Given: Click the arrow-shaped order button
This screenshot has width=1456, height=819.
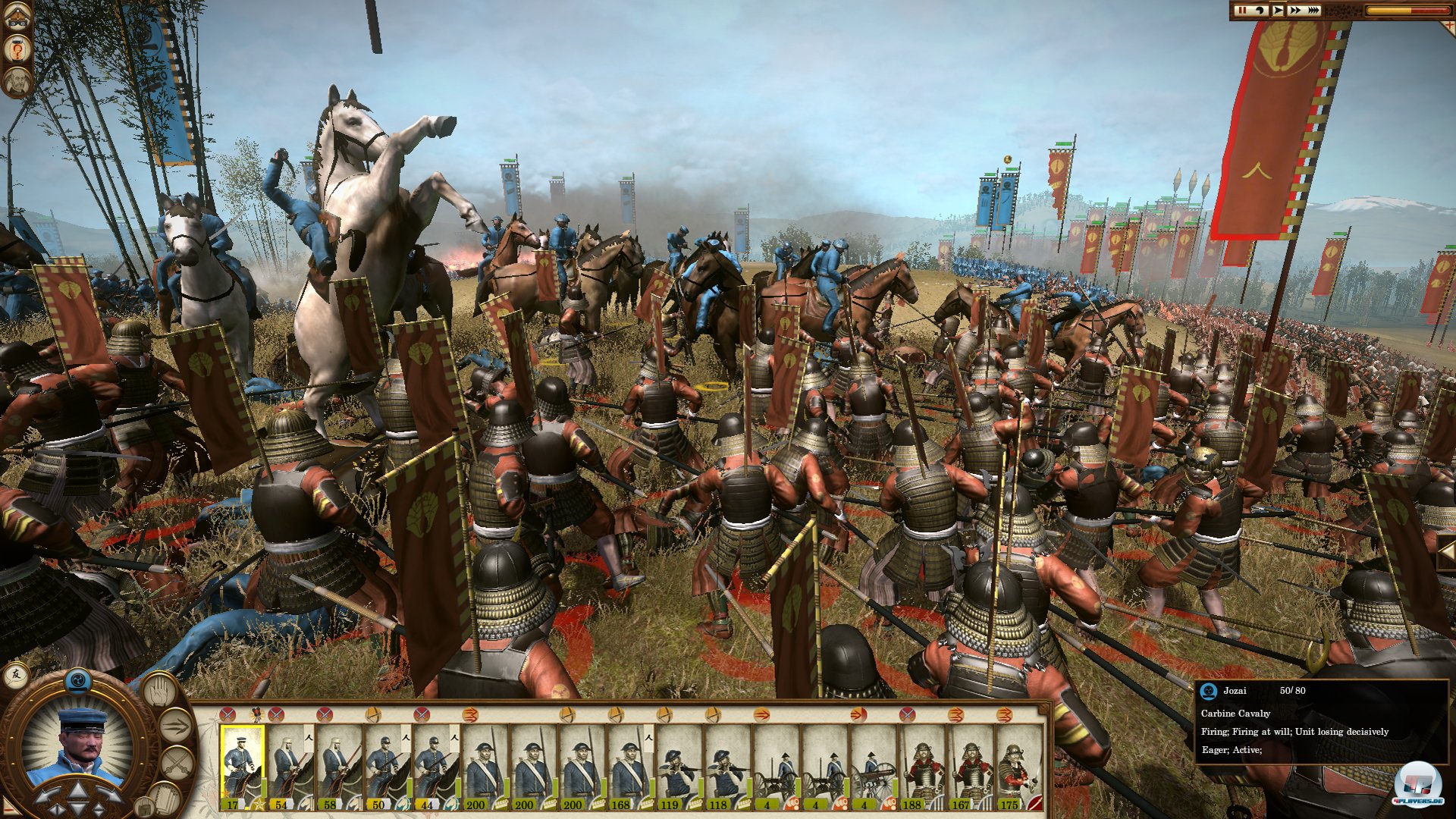Looking at the screenshot, I should (x=175, y=726).
